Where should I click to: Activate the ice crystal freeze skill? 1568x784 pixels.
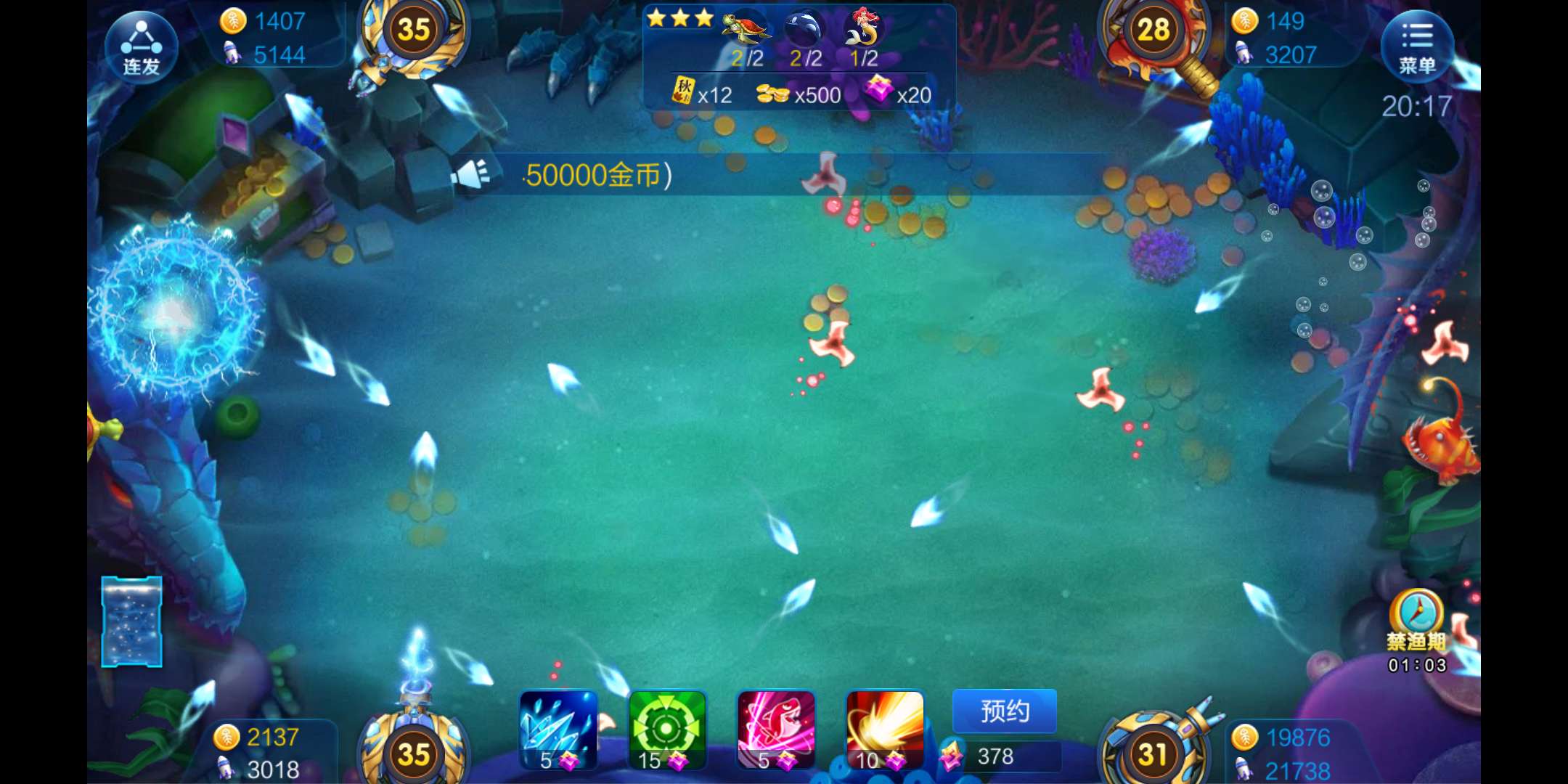[x=558, y=730]
